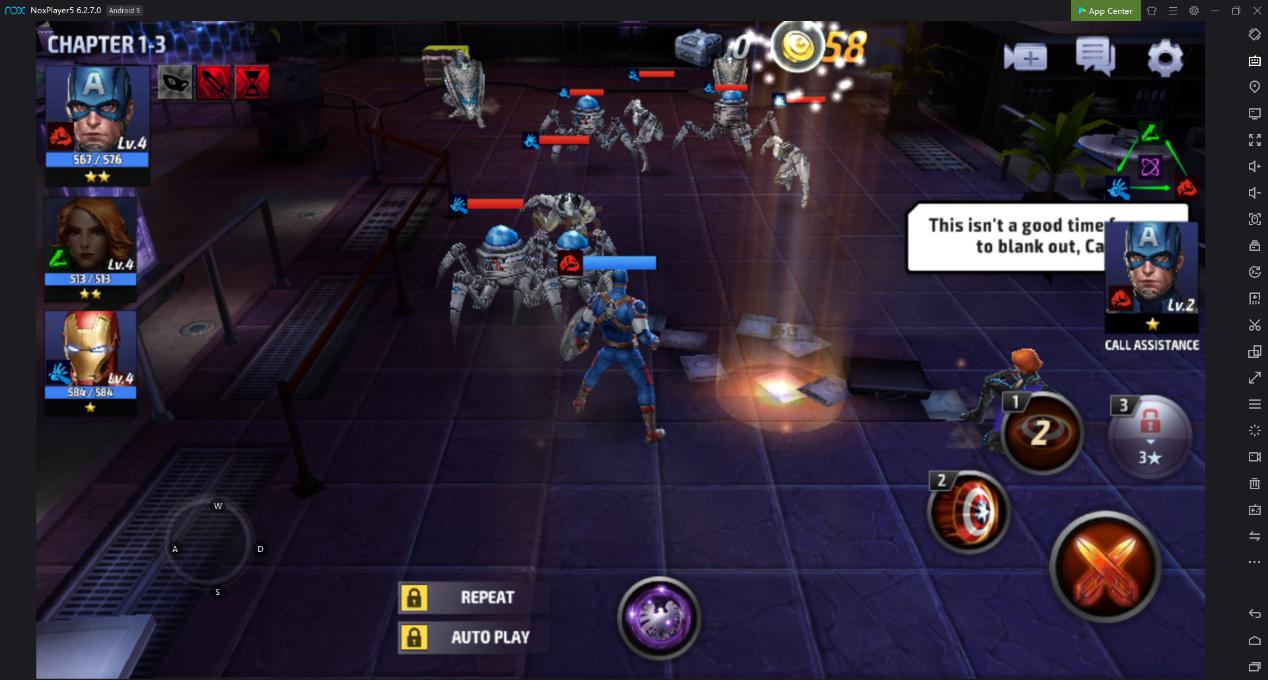Activate the shield throw skill
Viewport: 1268px width, 680px height.
968,511
